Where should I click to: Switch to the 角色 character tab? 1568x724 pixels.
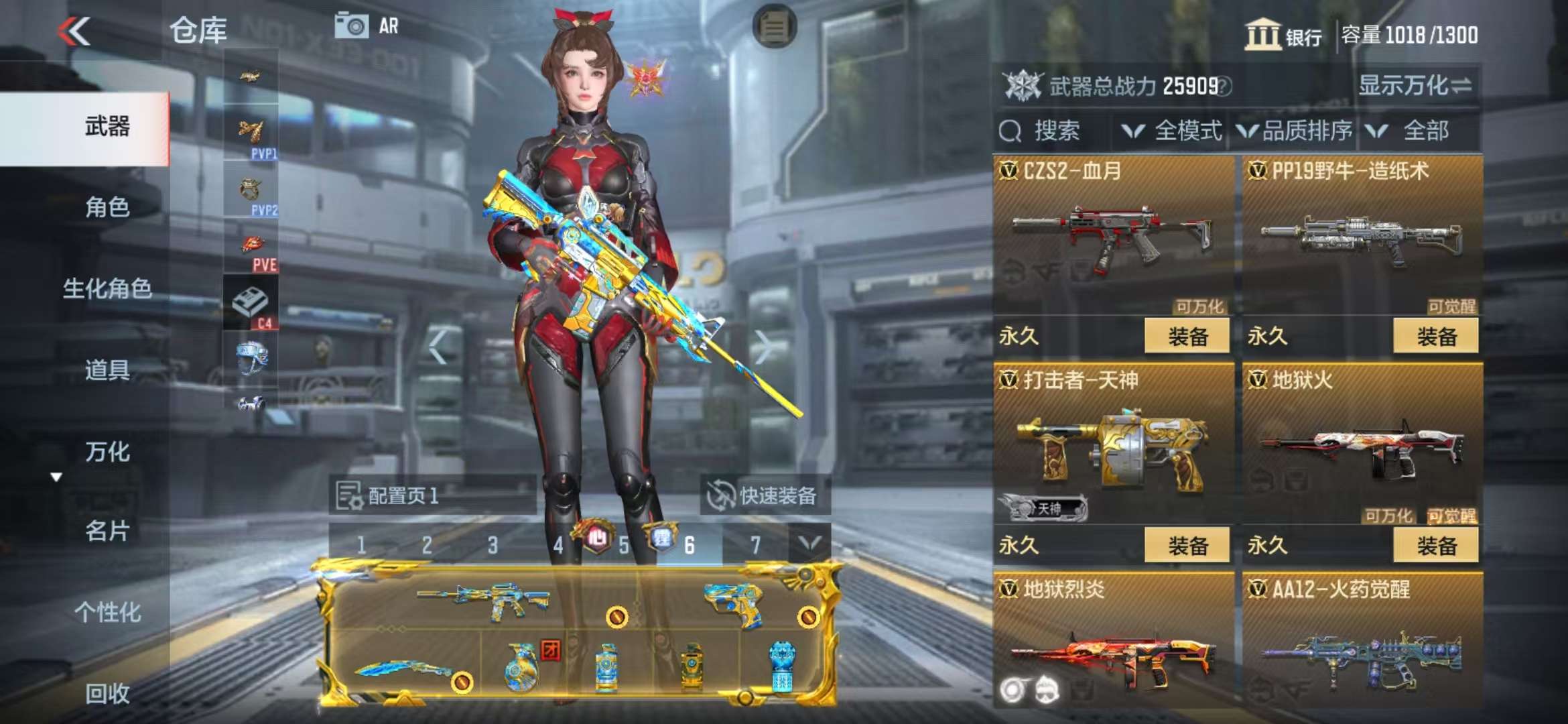pos(107,207)
